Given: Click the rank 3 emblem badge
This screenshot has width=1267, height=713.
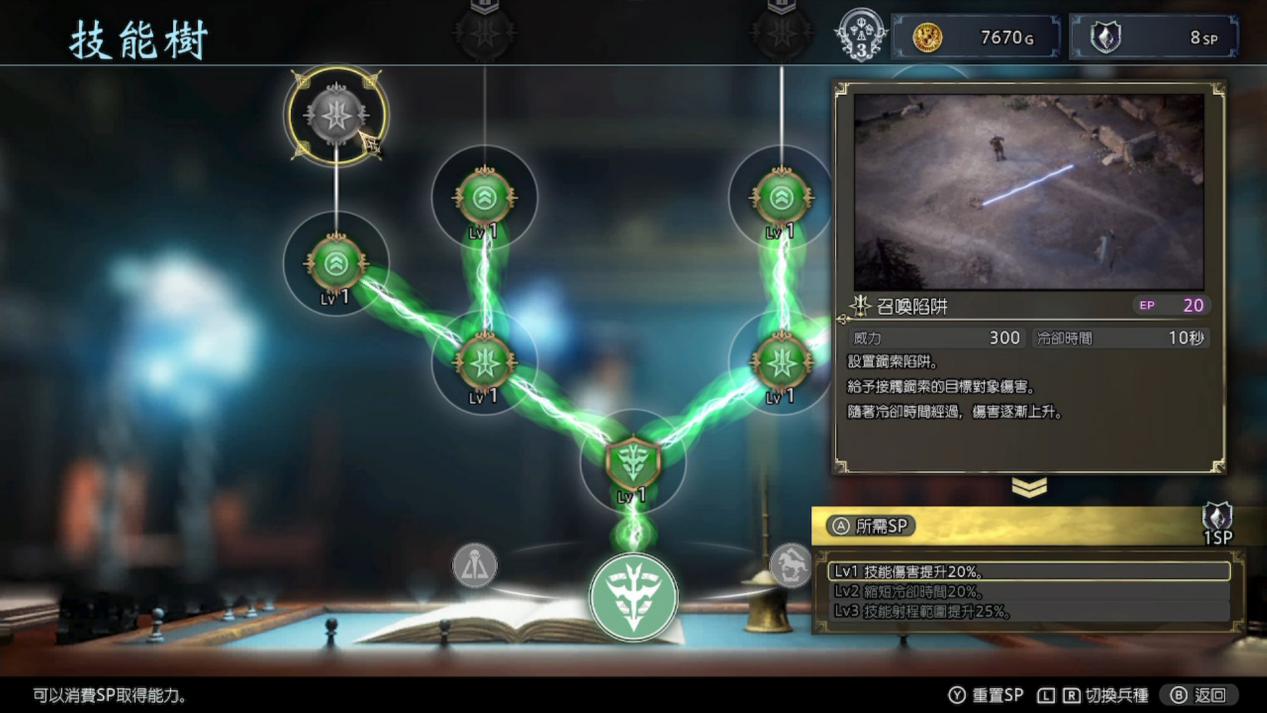Looking at the screenshot, I should tap(860, 37).
